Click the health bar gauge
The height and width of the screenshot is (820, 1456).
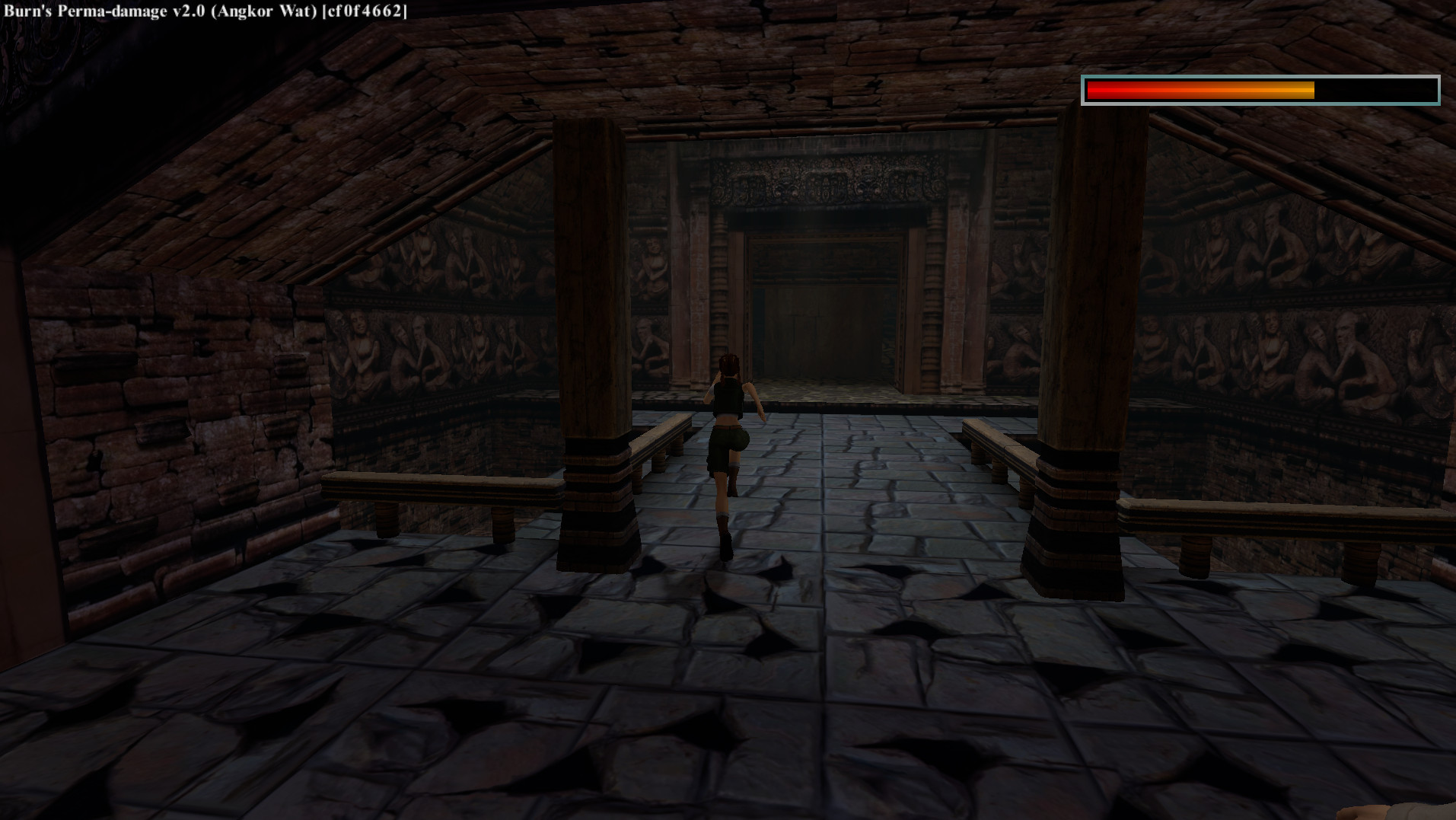point(1260,90)
